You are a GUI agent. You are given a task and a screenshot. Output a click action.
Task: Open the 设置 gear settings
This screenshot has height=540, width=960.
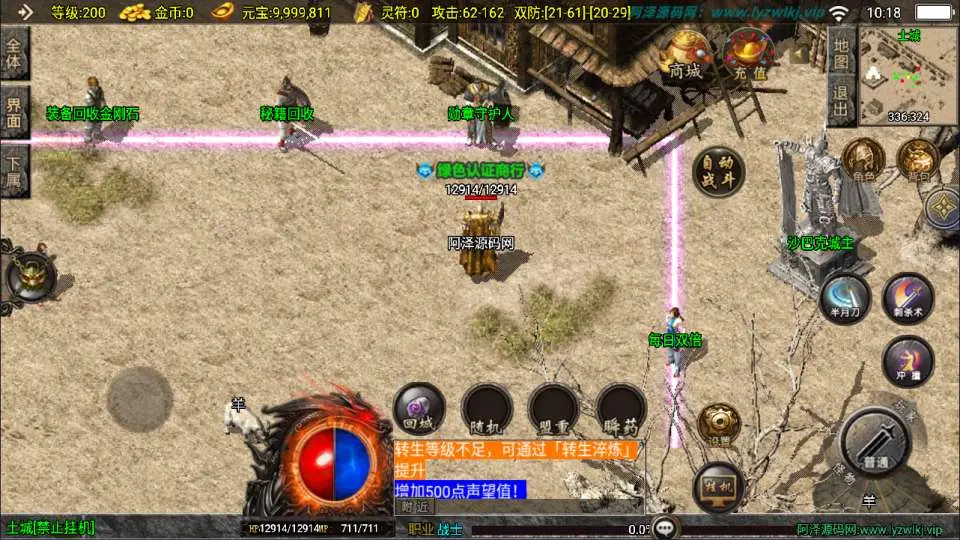pos(719,424)
